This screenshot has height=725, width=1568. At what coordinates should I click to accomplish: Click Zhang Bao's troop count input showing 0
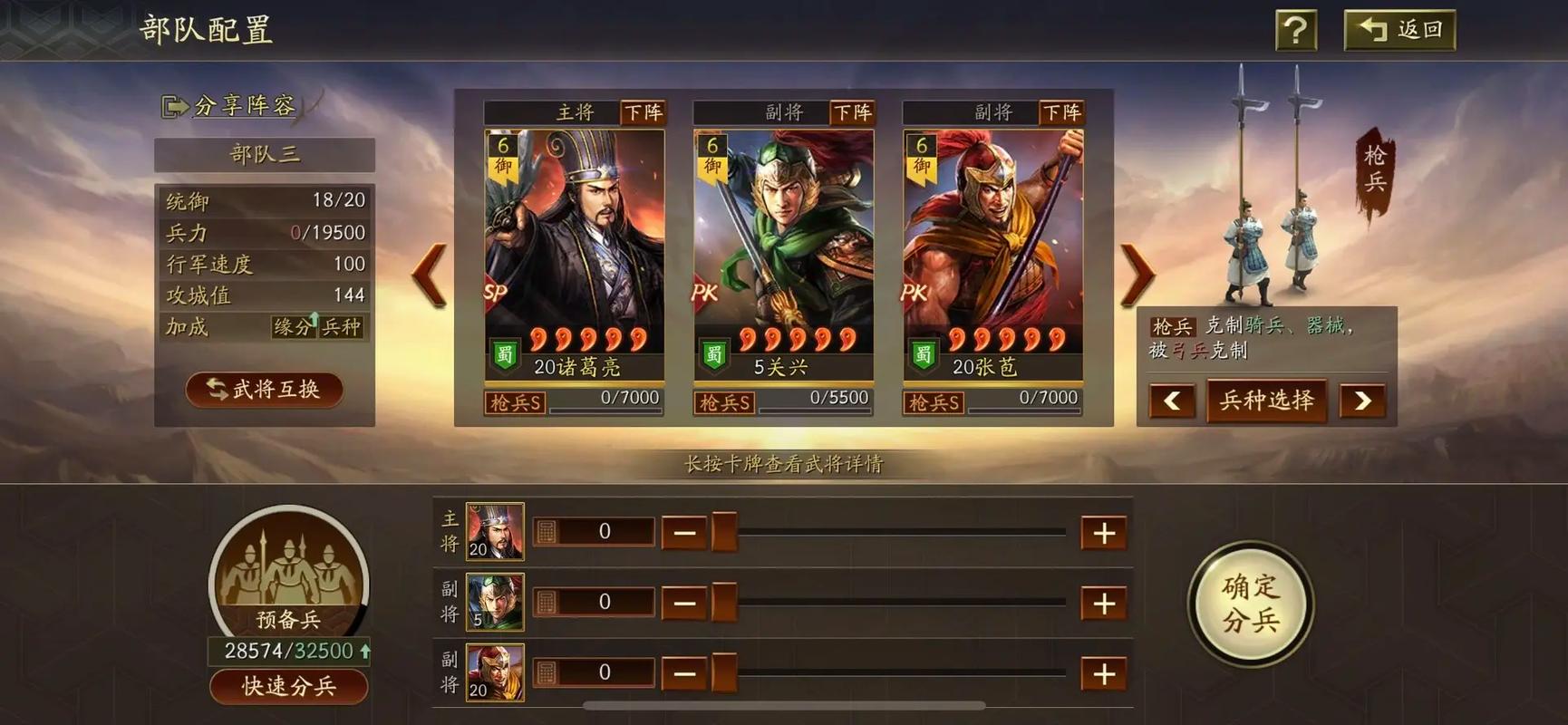pos(605,672)
